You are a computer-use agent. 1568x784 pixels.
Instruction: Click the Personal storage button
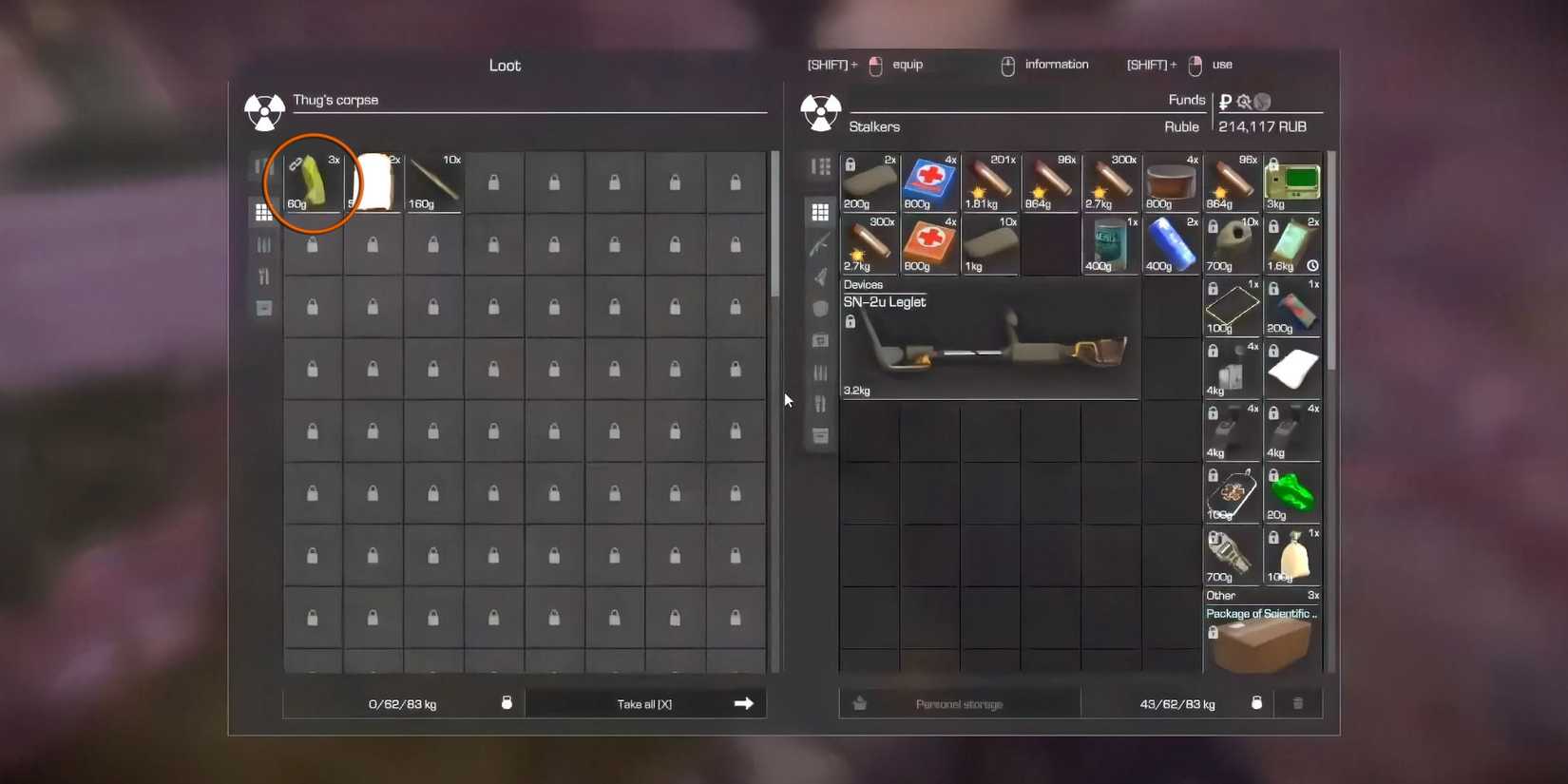(959, 703)
